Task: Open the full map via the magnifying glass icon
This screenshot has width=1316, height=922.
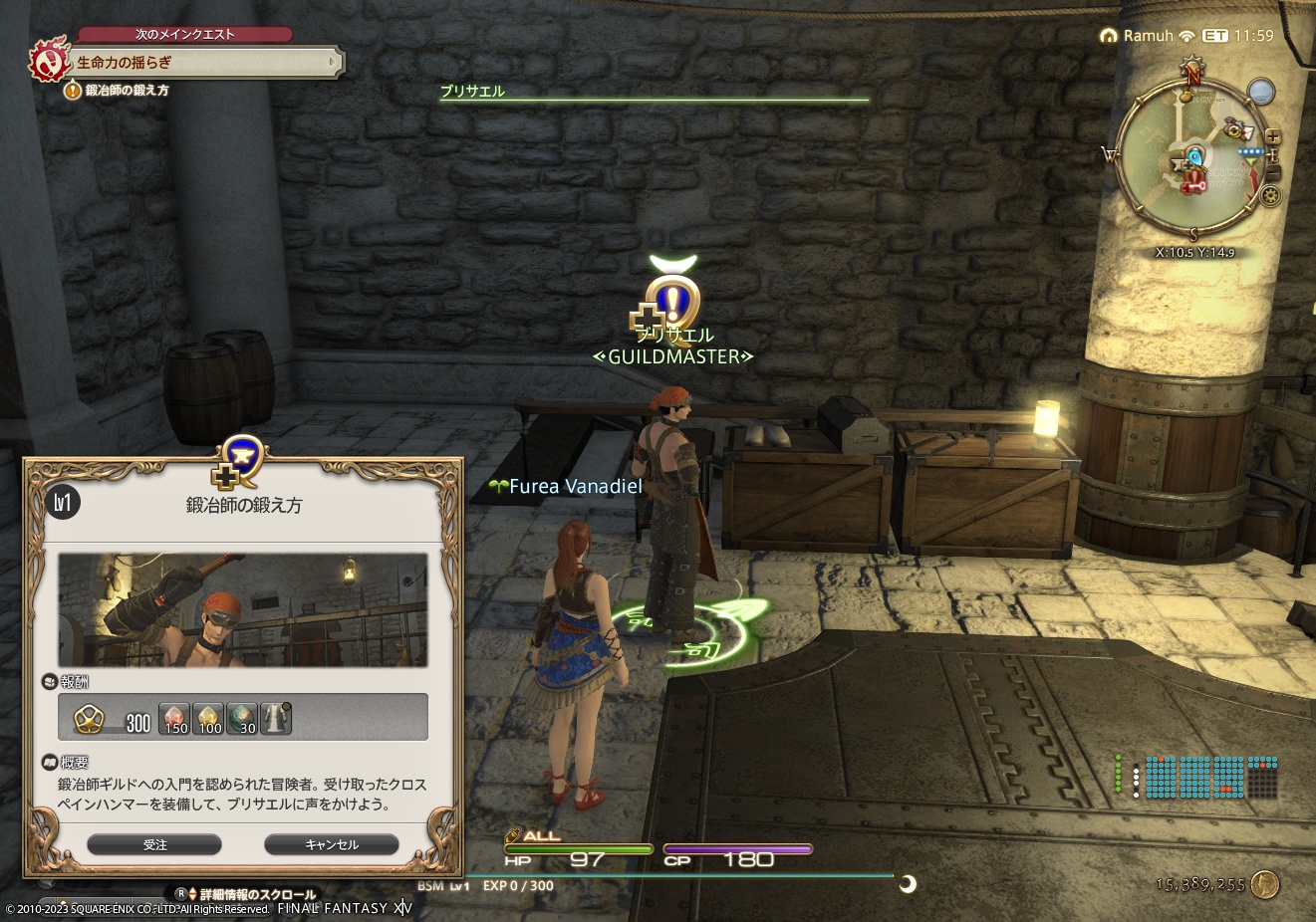Action: coord(1261,91)
